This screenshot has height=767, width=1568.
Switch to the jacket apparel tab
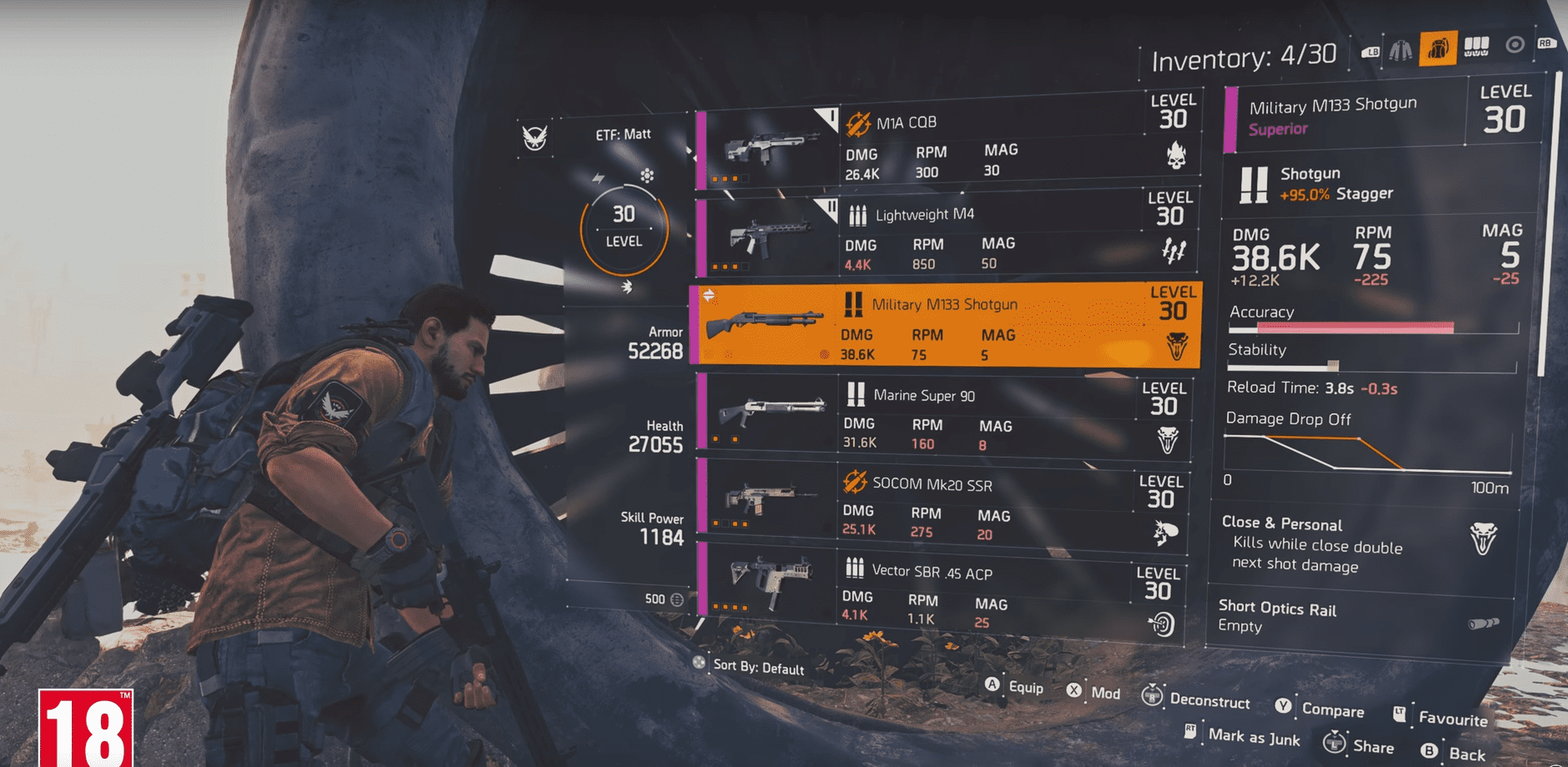(1400, 50)
